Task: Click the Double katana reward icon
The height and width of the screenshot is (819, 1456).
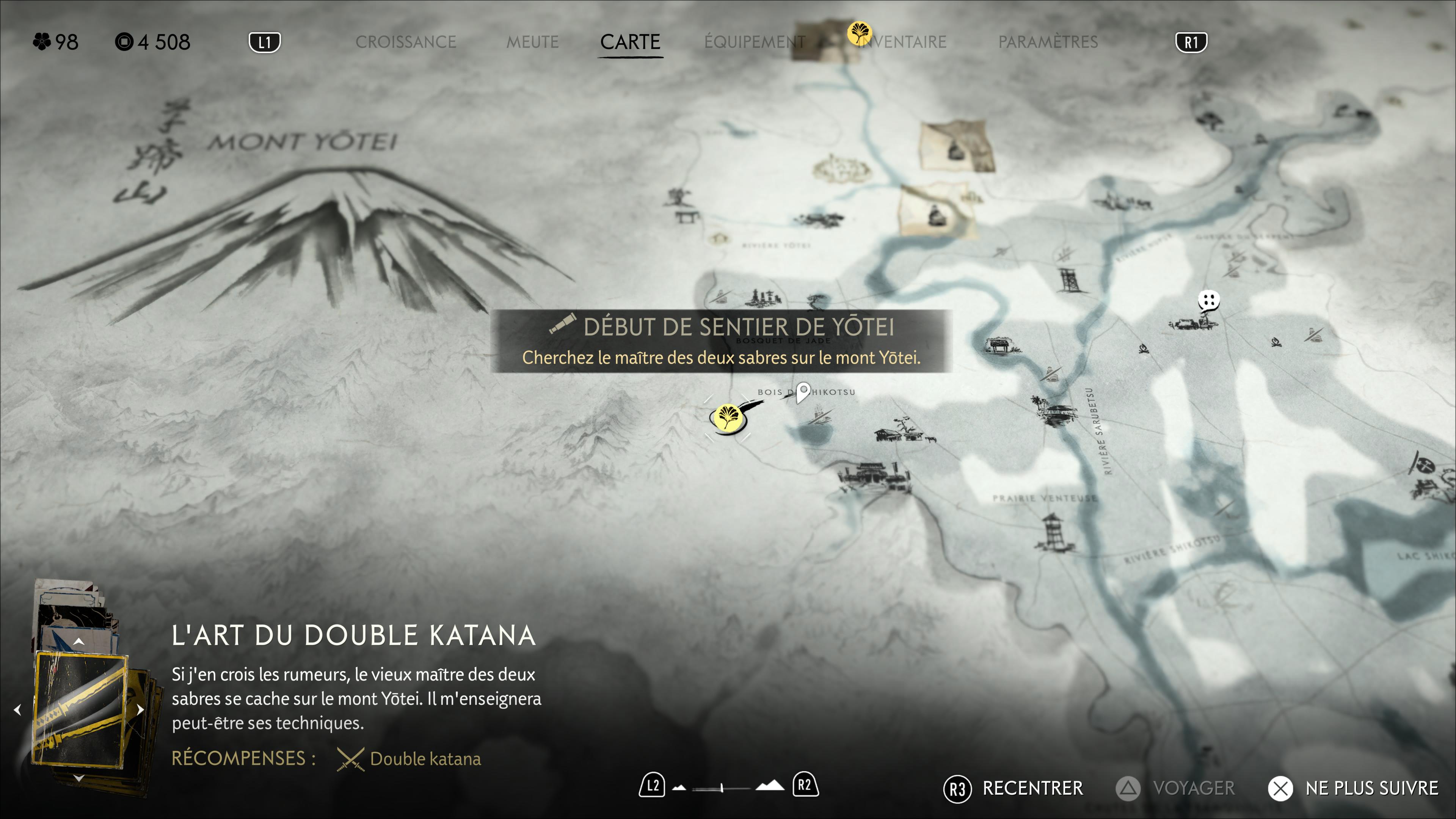Action: pyautogui.click(x=350, y=758)
